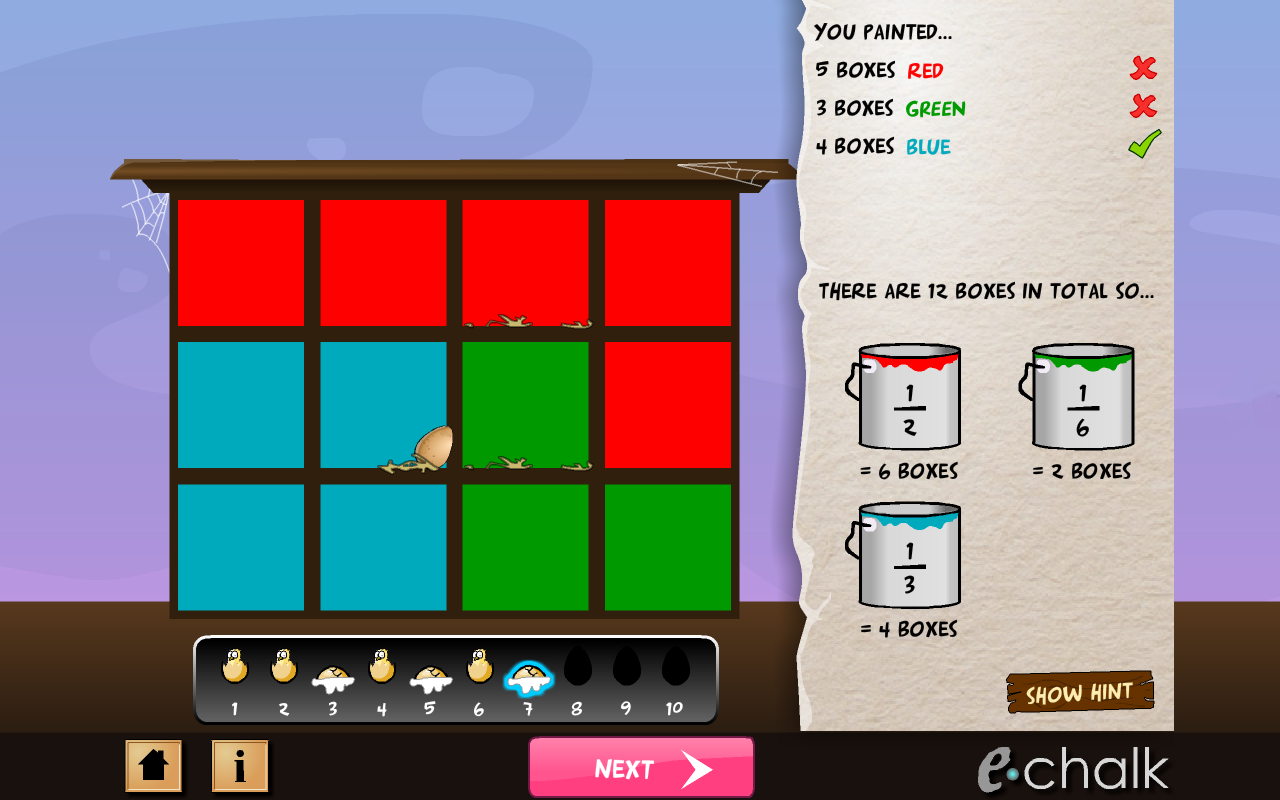Select the middle-left blue box
Image resolution: width=1280 pixels, height=800 pixels.
[x=240, y=403]
